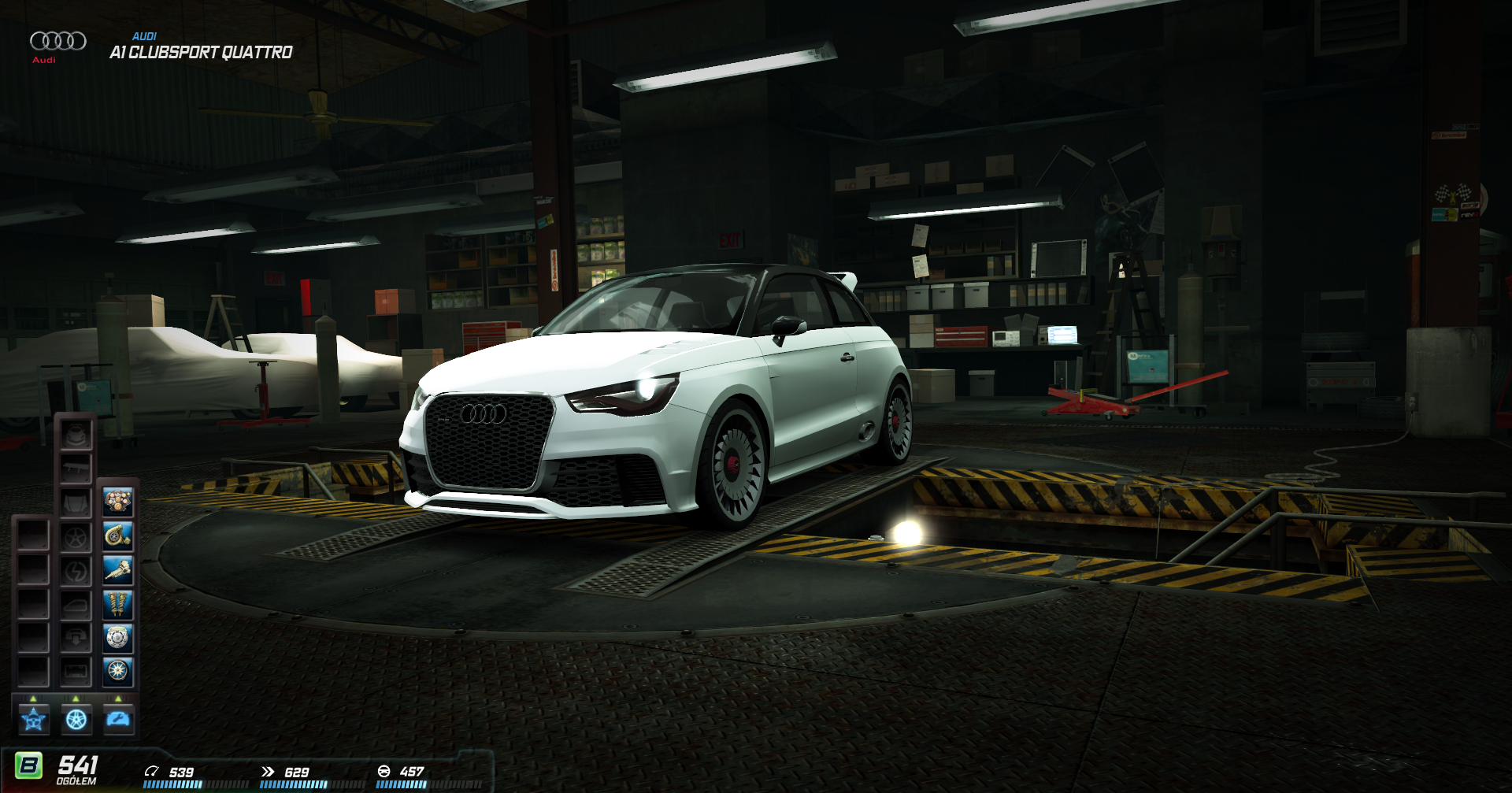Open the tire part slot
The width and height of the screenshot is (1512, 793).
coord(118,672)
